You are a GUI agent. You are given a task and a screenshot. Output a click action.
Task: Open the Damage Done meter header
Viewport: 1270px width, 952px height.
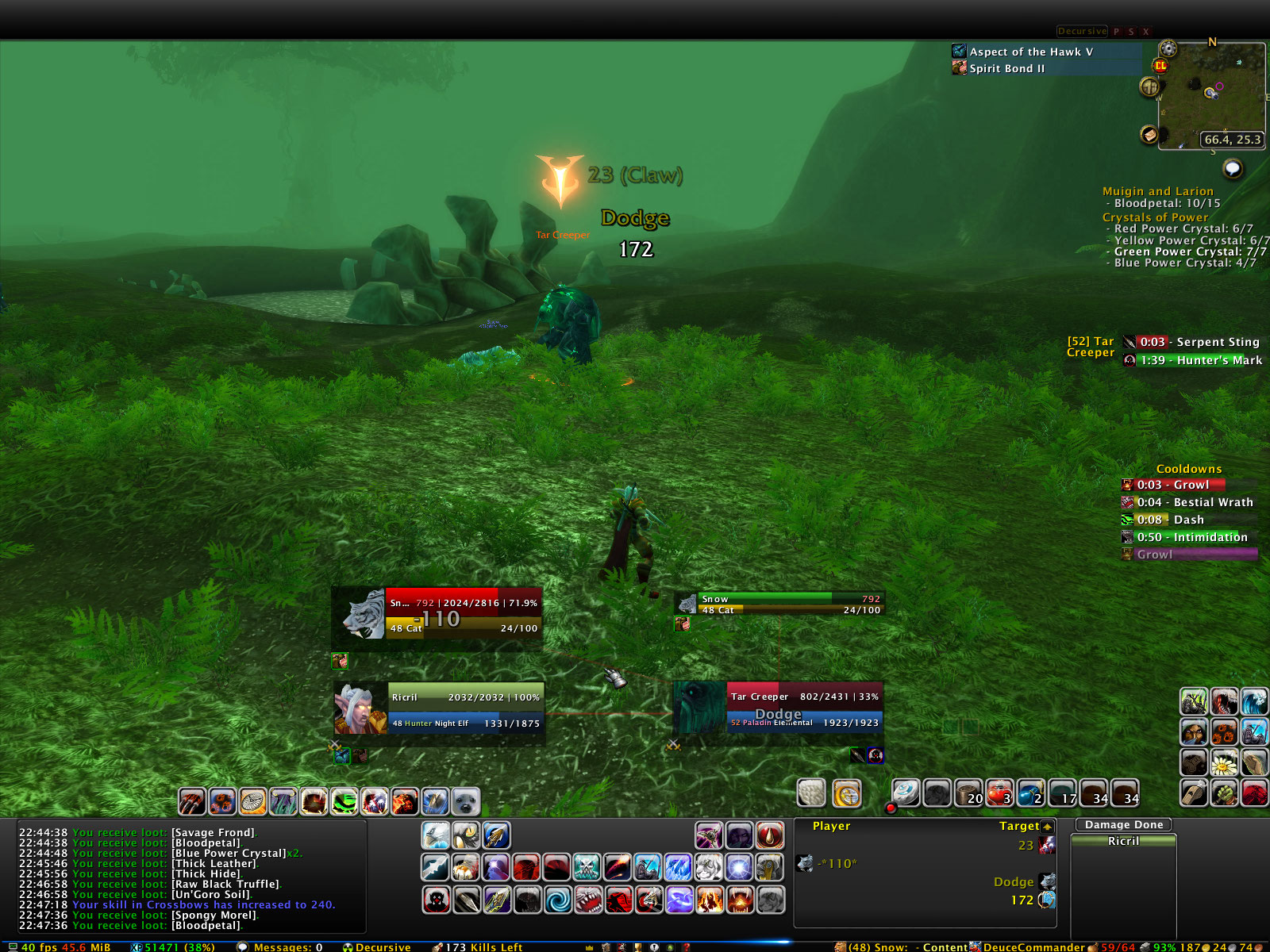pos(1123,825)
